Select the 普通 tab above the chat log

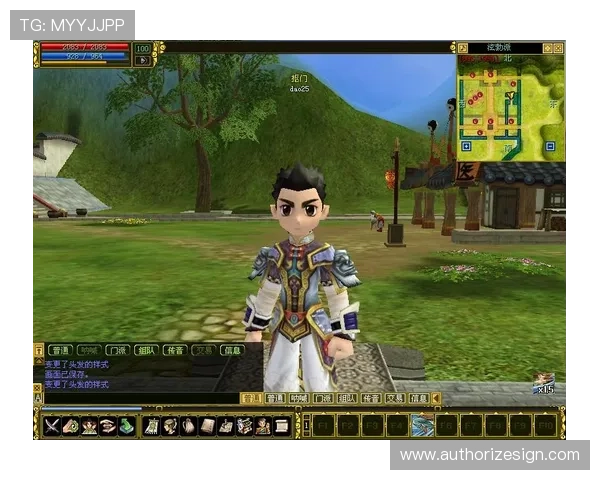click(x=60, y=350)
